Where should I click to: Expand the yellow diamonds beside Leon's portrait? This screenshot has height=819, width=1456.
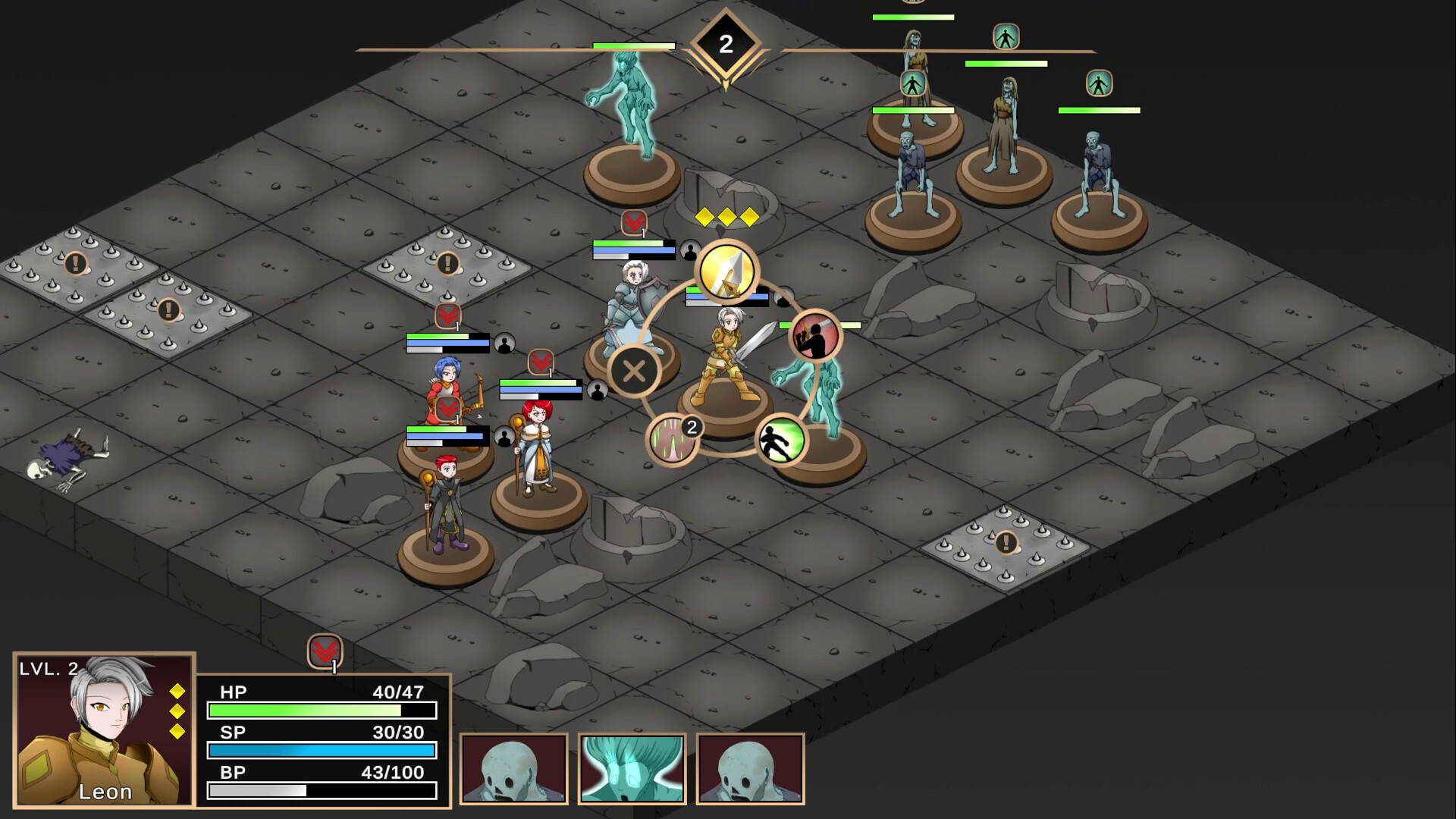[x=177, y=711]
